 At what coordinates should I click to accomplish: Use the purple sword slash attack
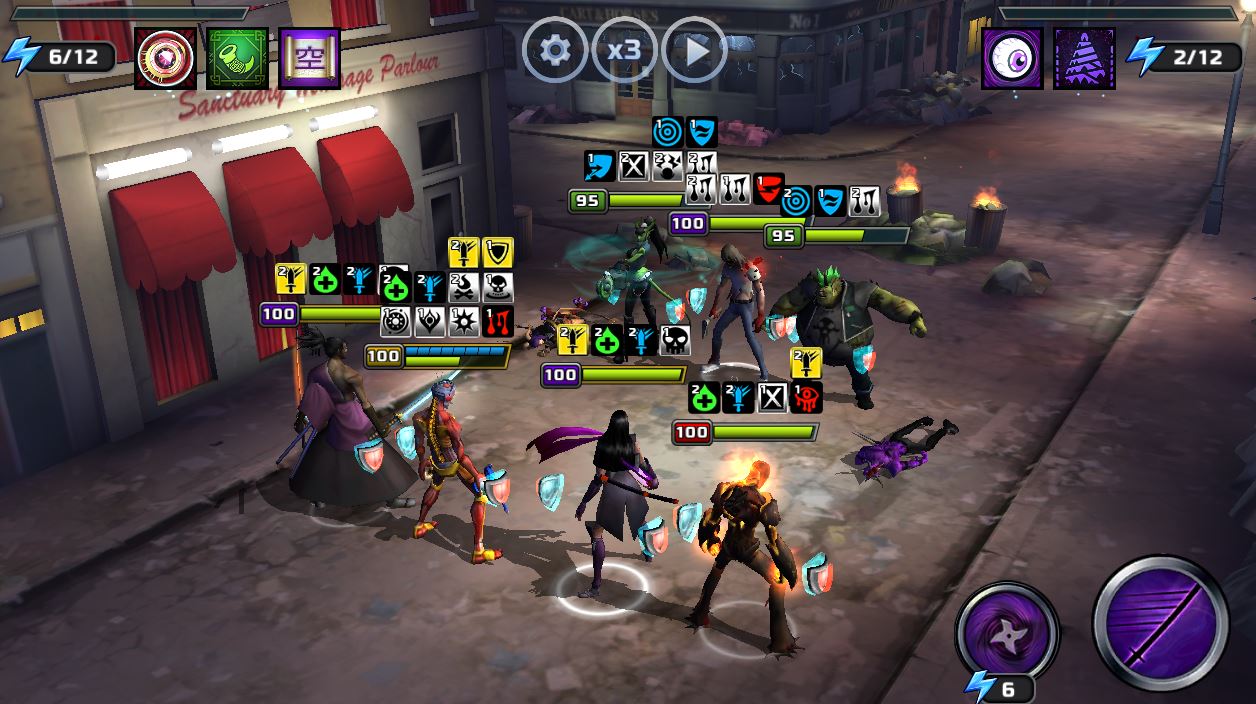(1160, 623)
